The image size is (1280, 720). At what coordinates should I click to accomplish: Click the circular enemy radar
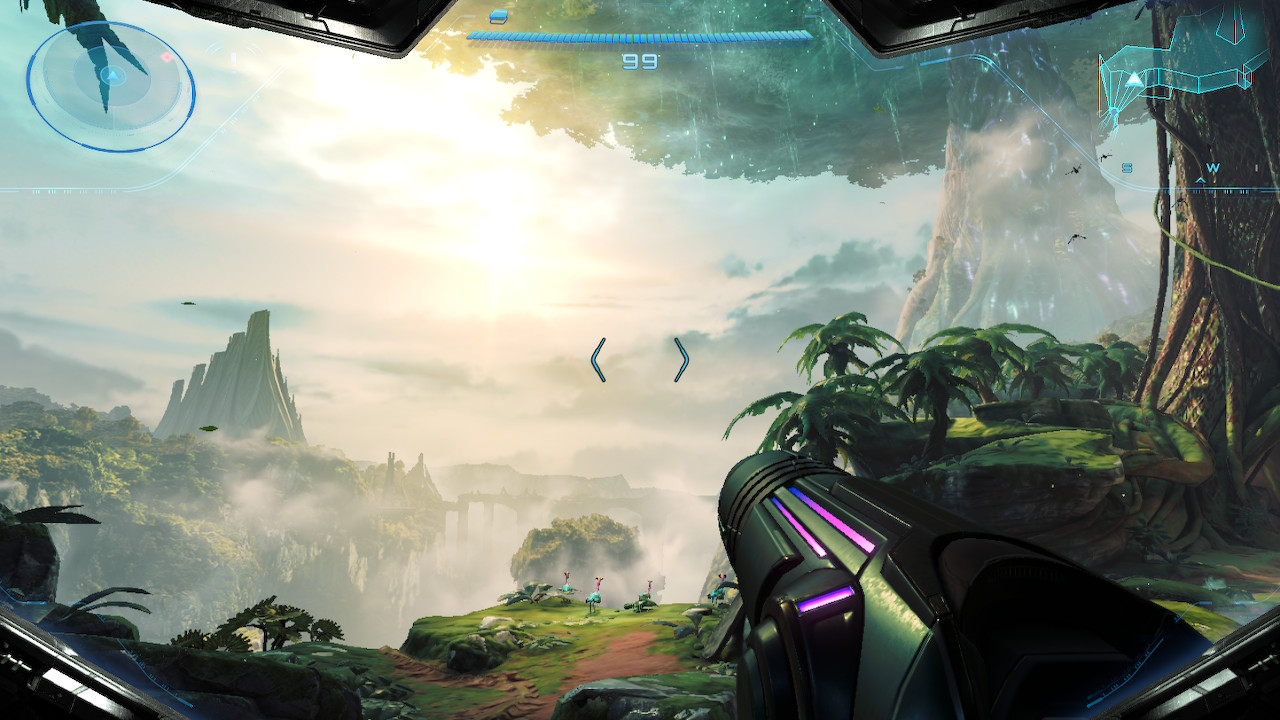click(x=110, y=86)
